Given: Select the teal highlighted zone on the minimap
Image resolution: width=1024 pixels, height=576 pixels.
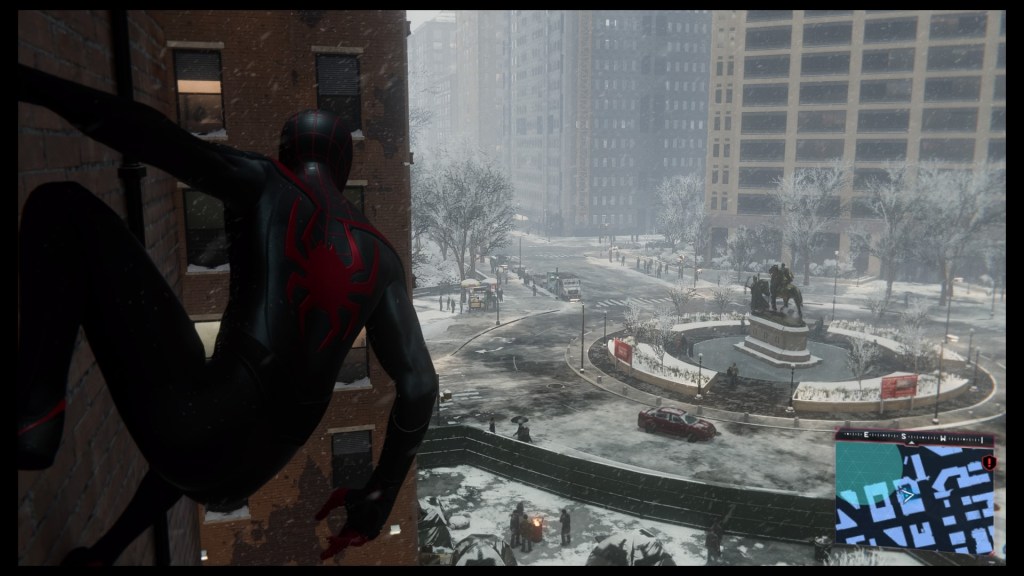Looking at the screenshot, I should (862, 470).
